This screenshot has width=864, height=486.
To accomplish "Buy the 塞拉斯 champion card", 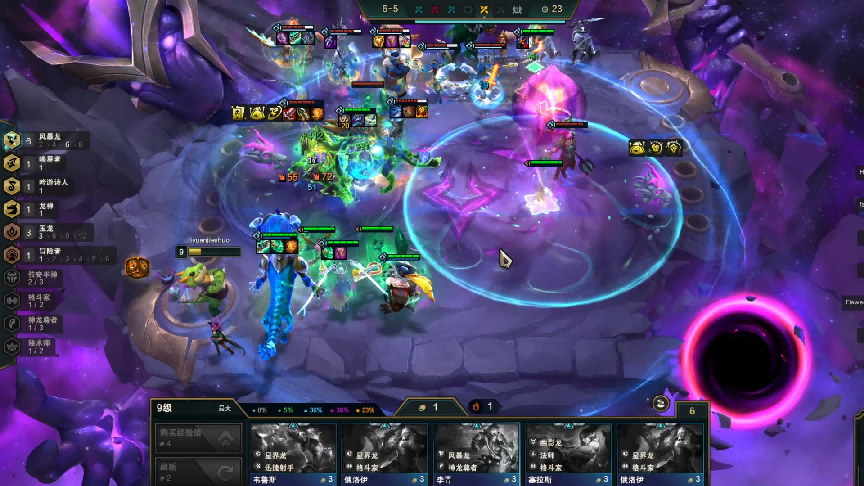I will tap(569, 452).
